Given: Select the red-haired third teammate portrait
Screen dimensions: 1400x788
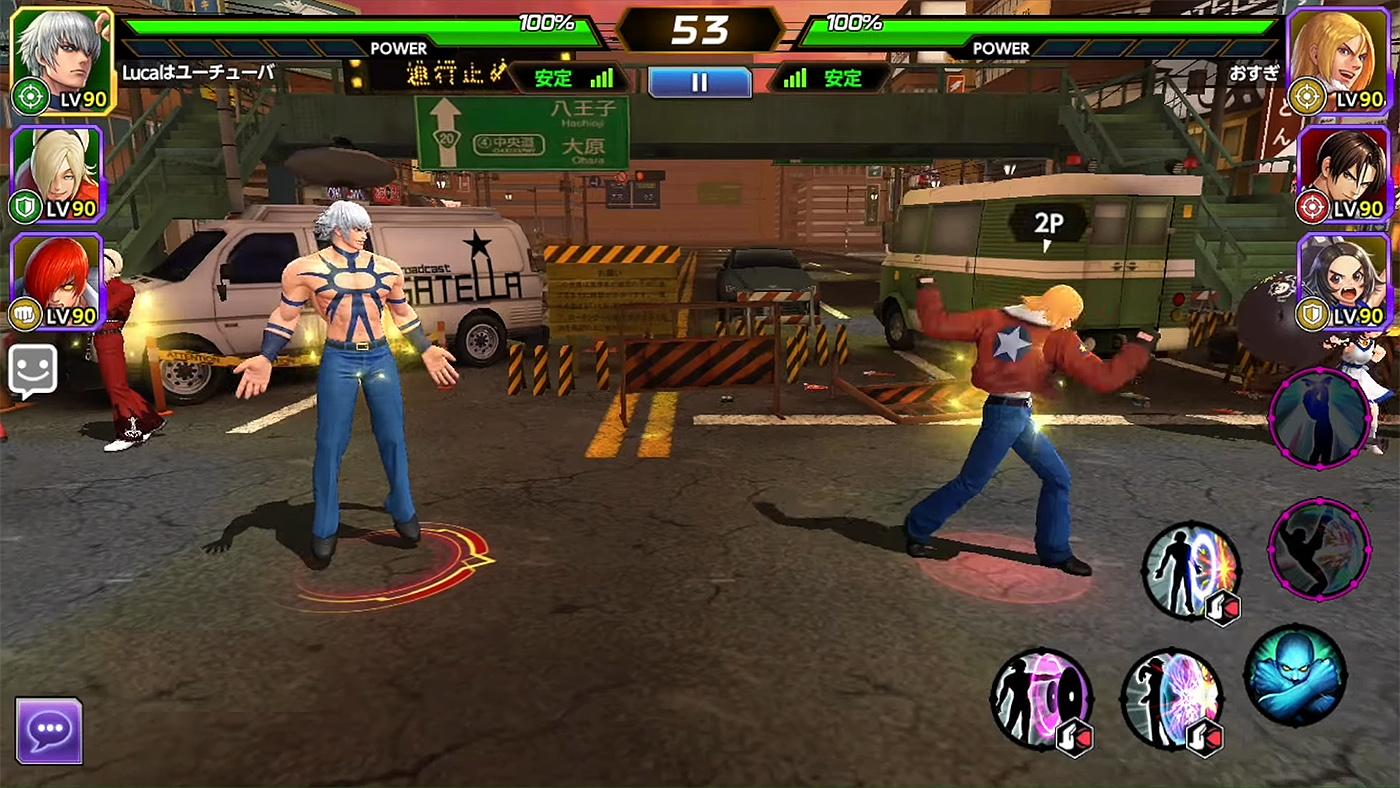Looking at the screenshot, I should pyautogui.click(x=55, y=290).
